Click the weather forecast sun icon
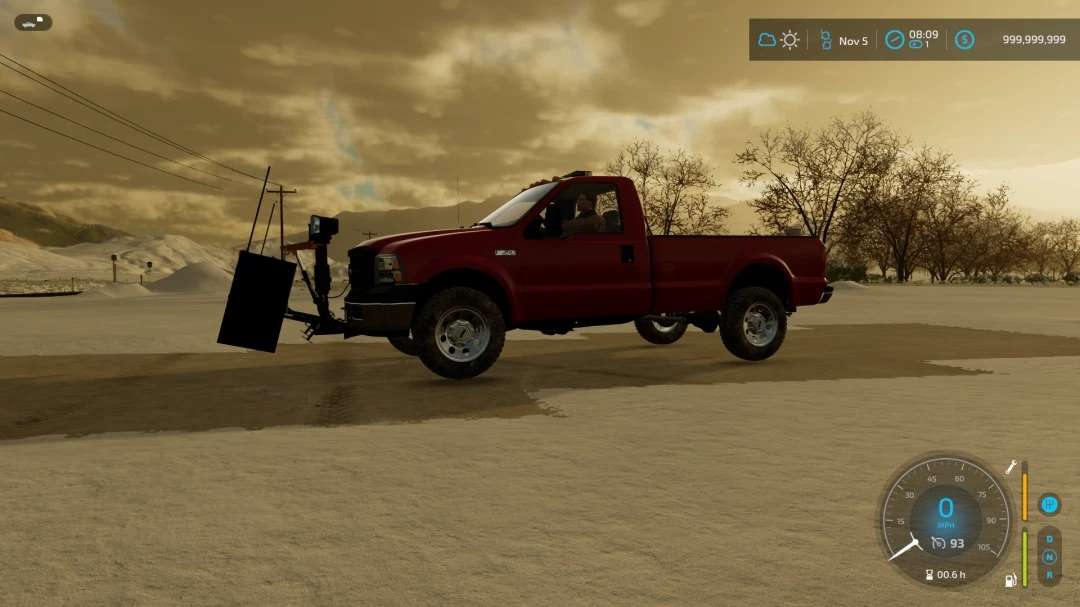 tap(790, 40)
